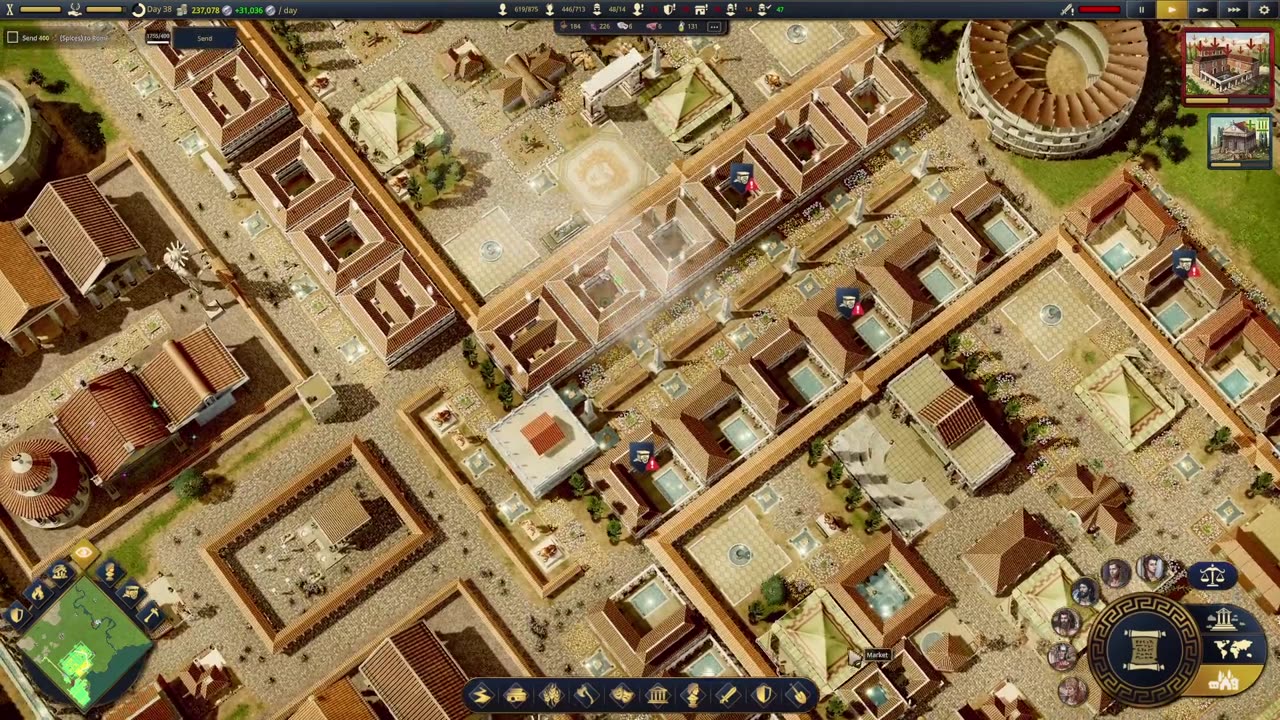Open the wheat farming build category

(x=551, y=695)
